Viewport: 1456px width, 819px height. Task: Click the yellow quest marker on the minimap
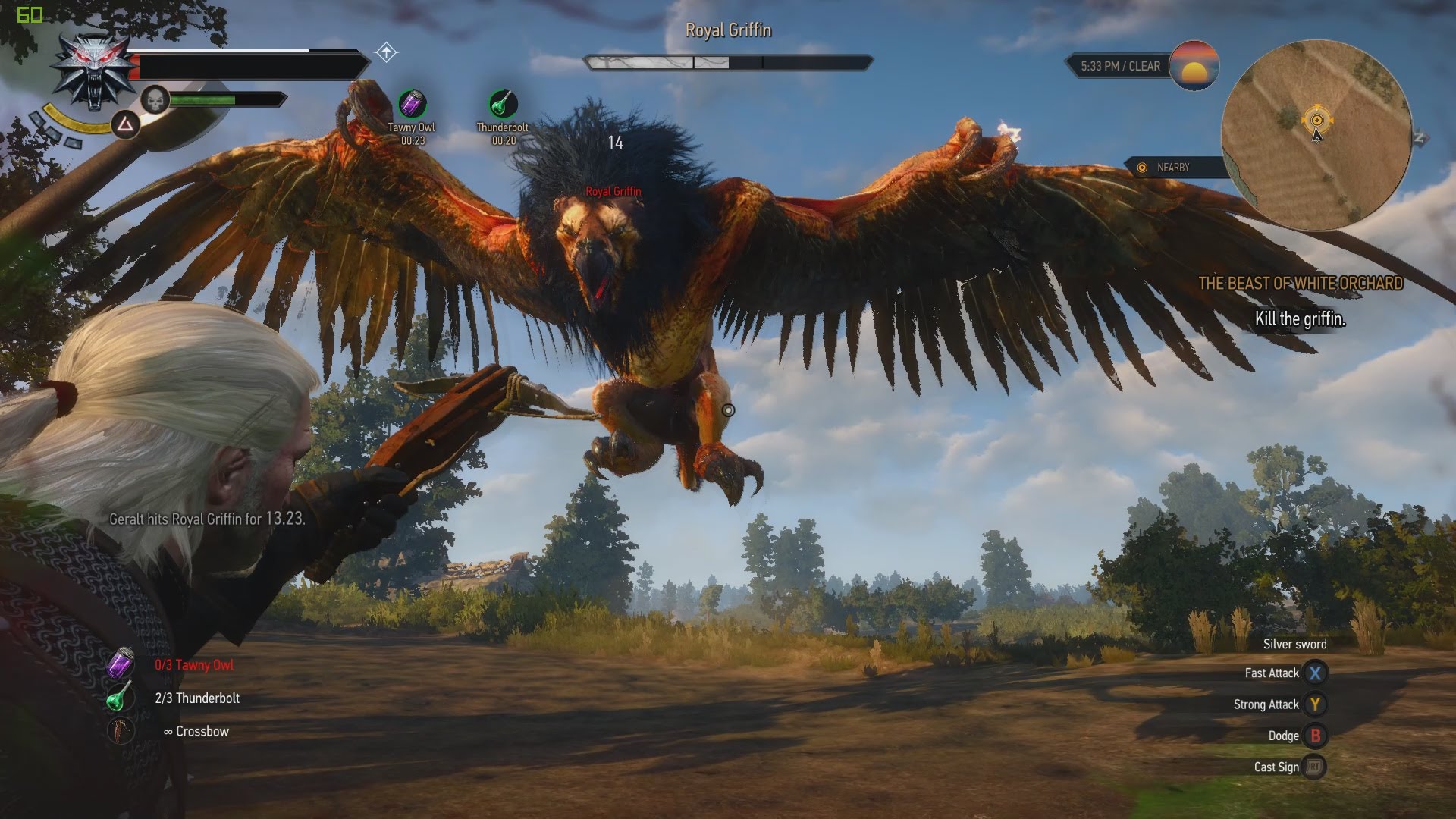point(1317,120)
